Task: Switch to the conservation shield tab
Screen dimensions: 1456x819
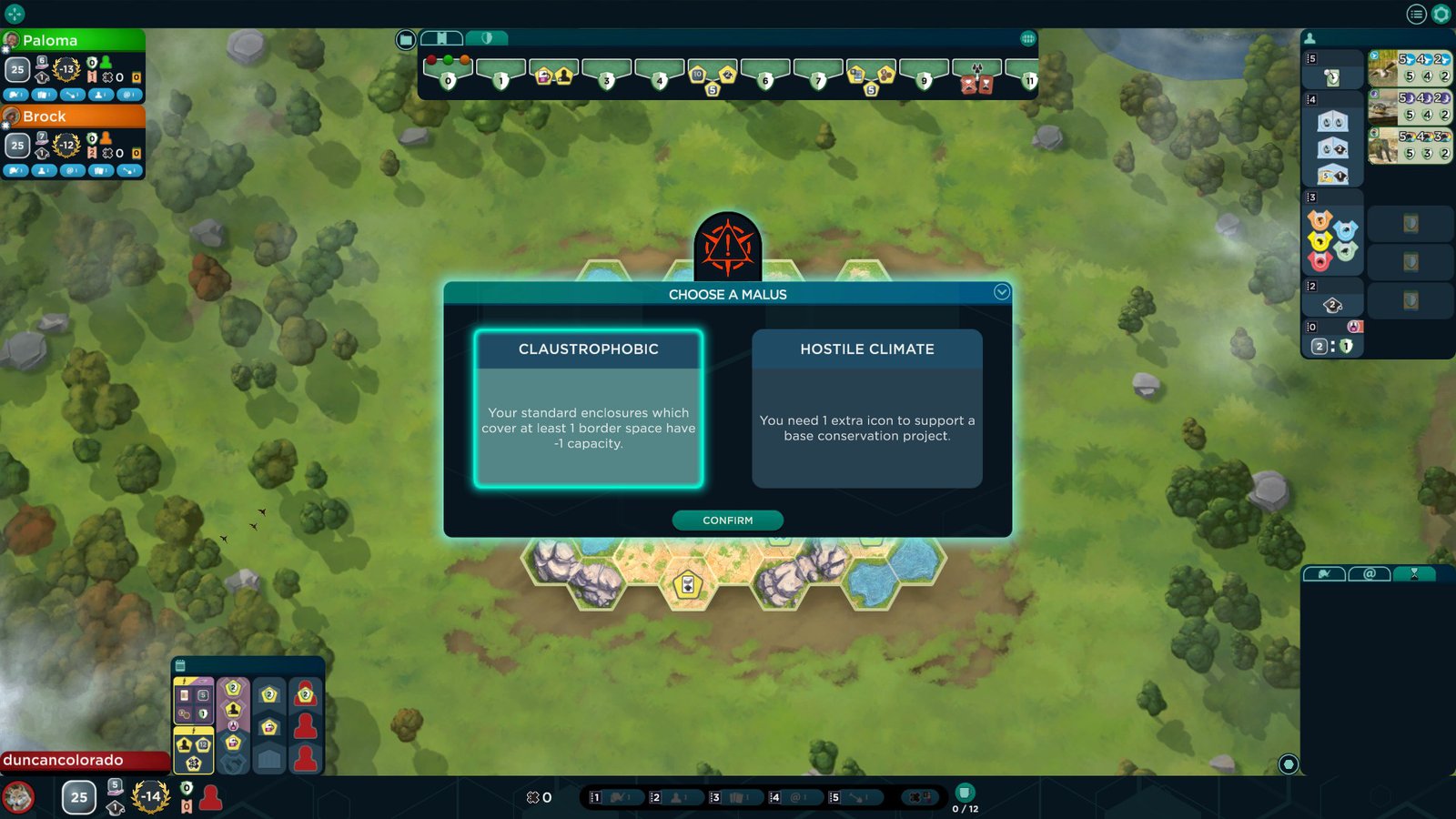Action: pos(487,38)
